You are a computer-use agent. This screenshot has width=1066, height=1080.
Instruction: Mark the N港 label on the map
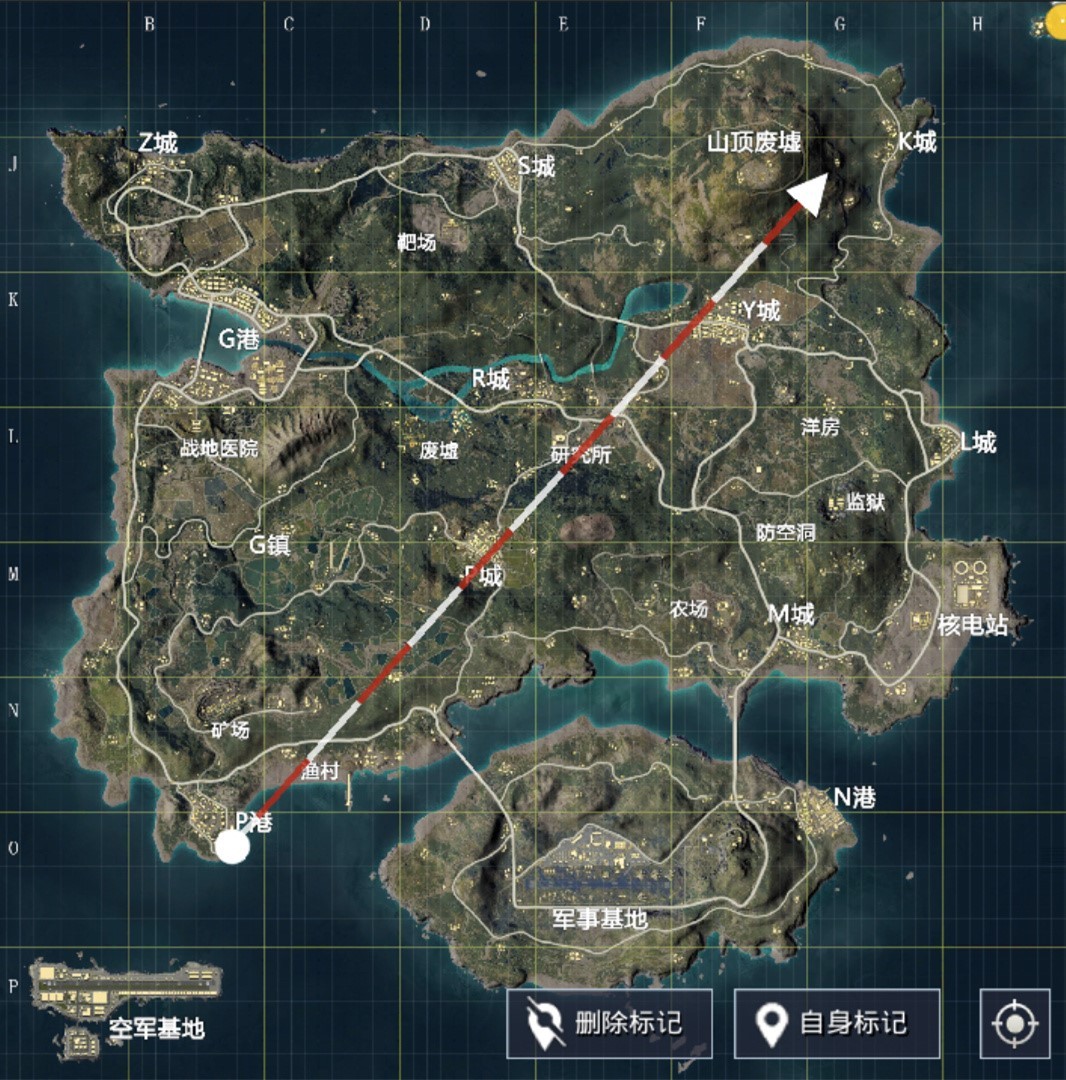click(x=855, y=797)
